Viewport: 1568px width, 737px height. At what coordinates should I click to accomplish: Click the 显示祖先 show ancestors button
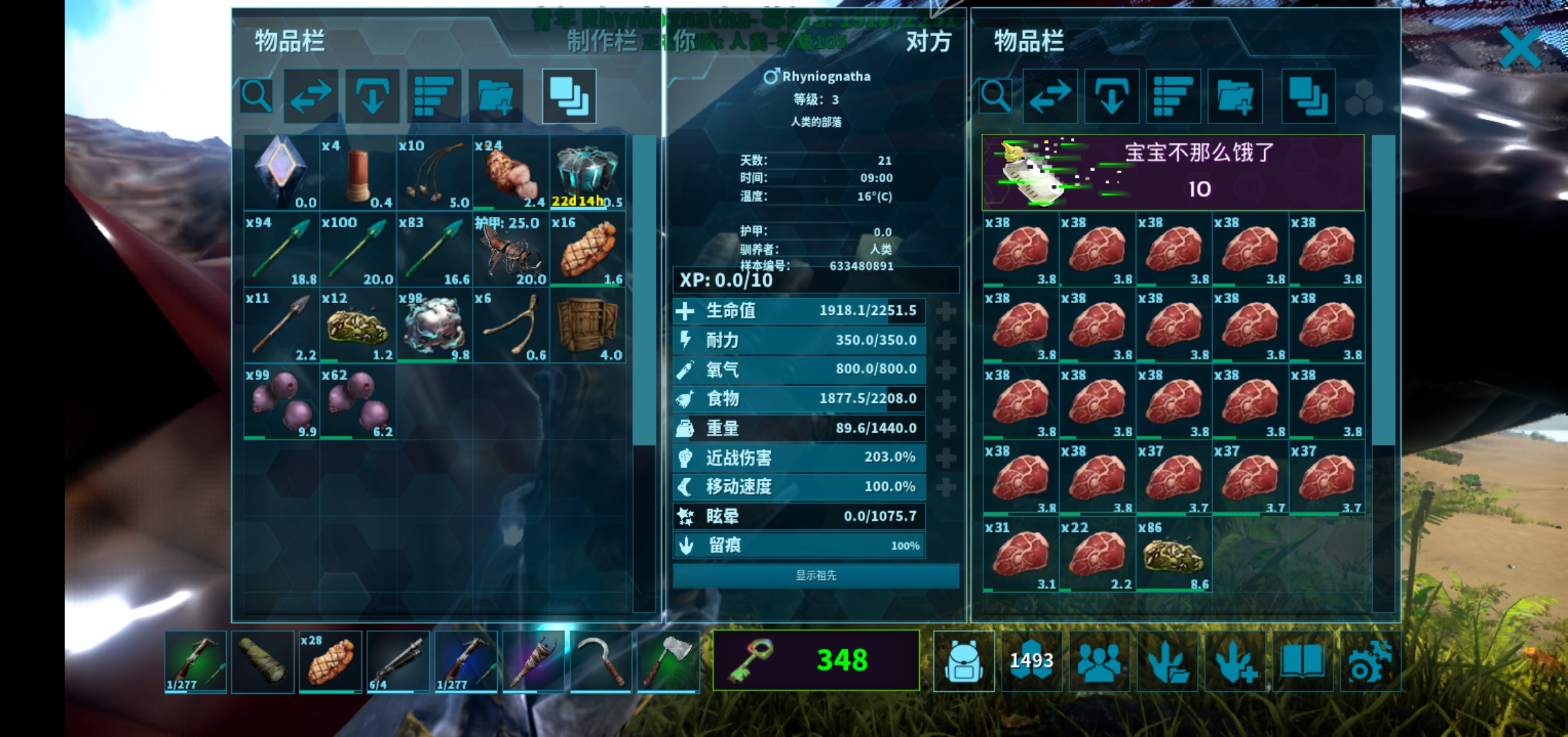[x=816, y=576]
